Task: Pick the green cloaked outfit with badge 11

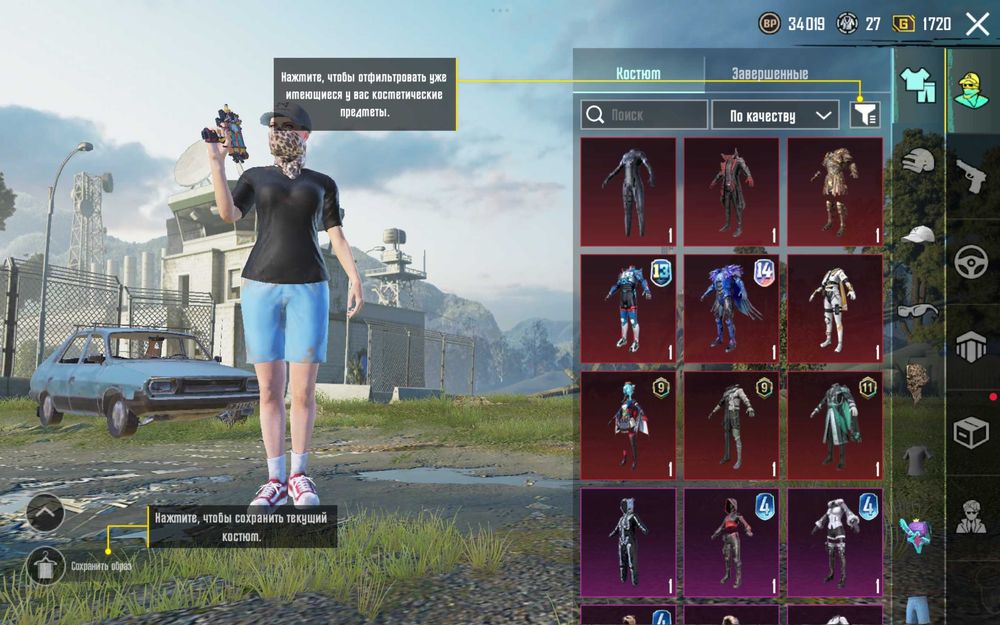Action: [835, 425]
